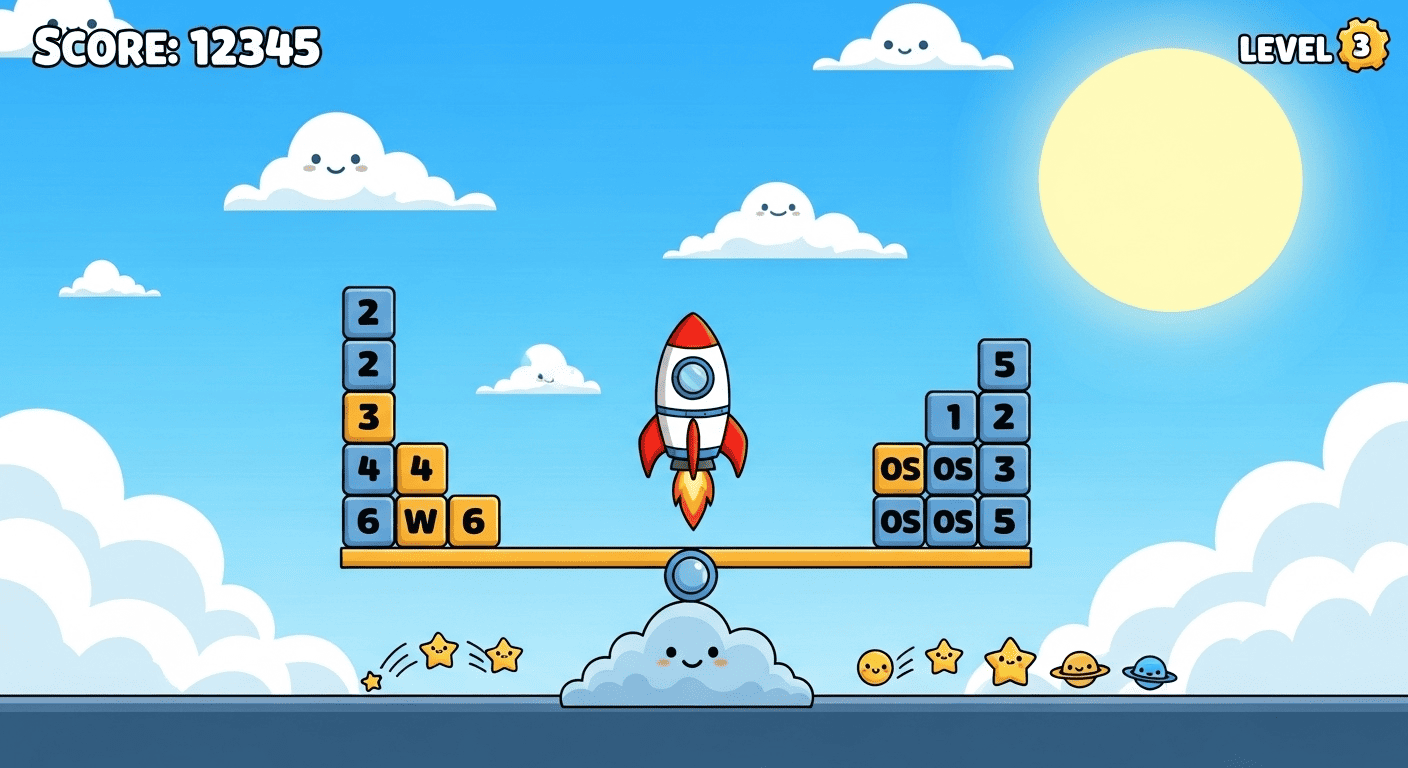Click the 1 block in the right stack

(x=952, y=415)
